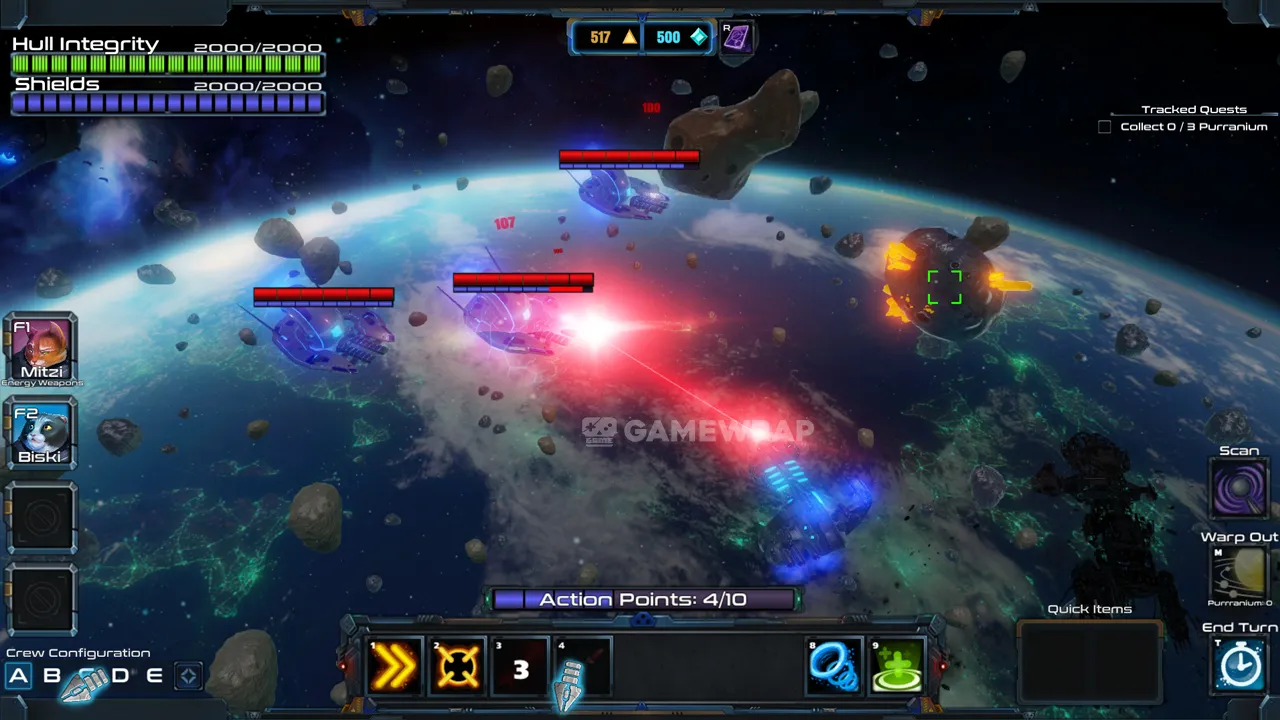Use the green repair cross ability
The width and height of the screenshot is (1280, 720).
[x=897, y=666]
